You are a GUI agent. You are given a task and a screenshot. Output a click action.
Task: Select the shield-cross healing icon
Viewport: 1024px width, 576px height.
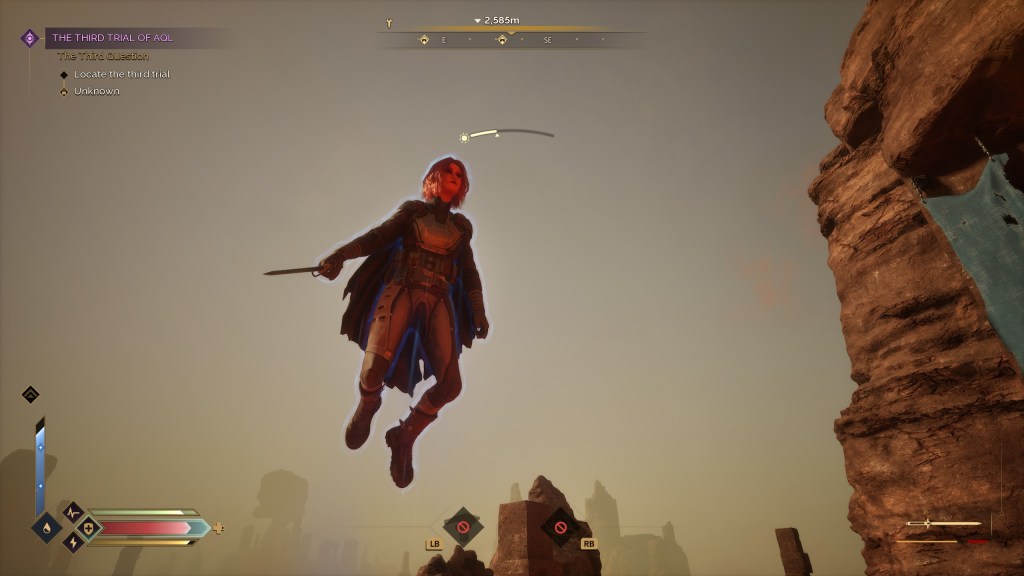tap(88, 527)
